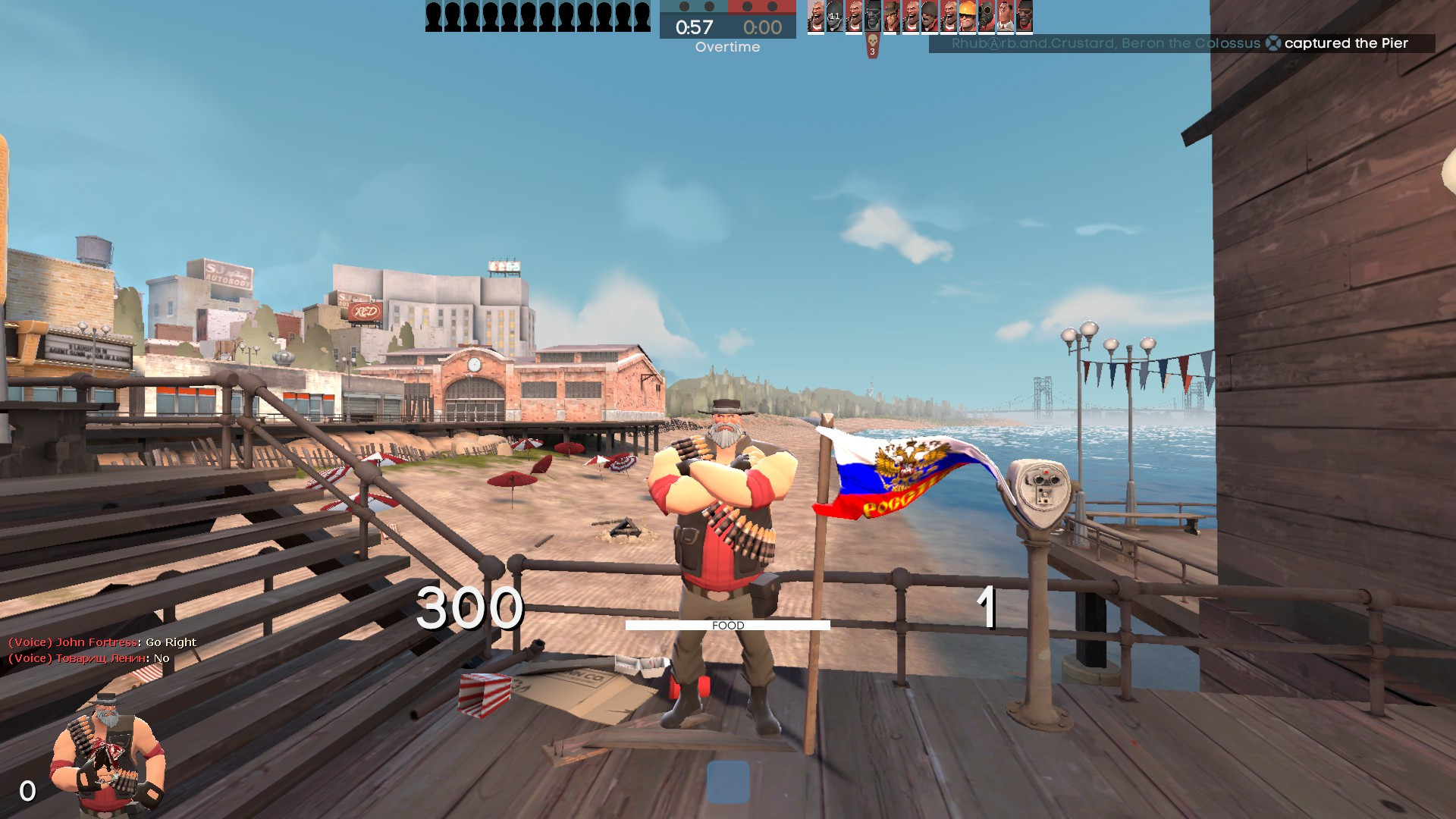Click the captured the Pier notification banner
Image resolution: width=1456 pixels, height=819 pixels.
click(x=1191, y=44)
